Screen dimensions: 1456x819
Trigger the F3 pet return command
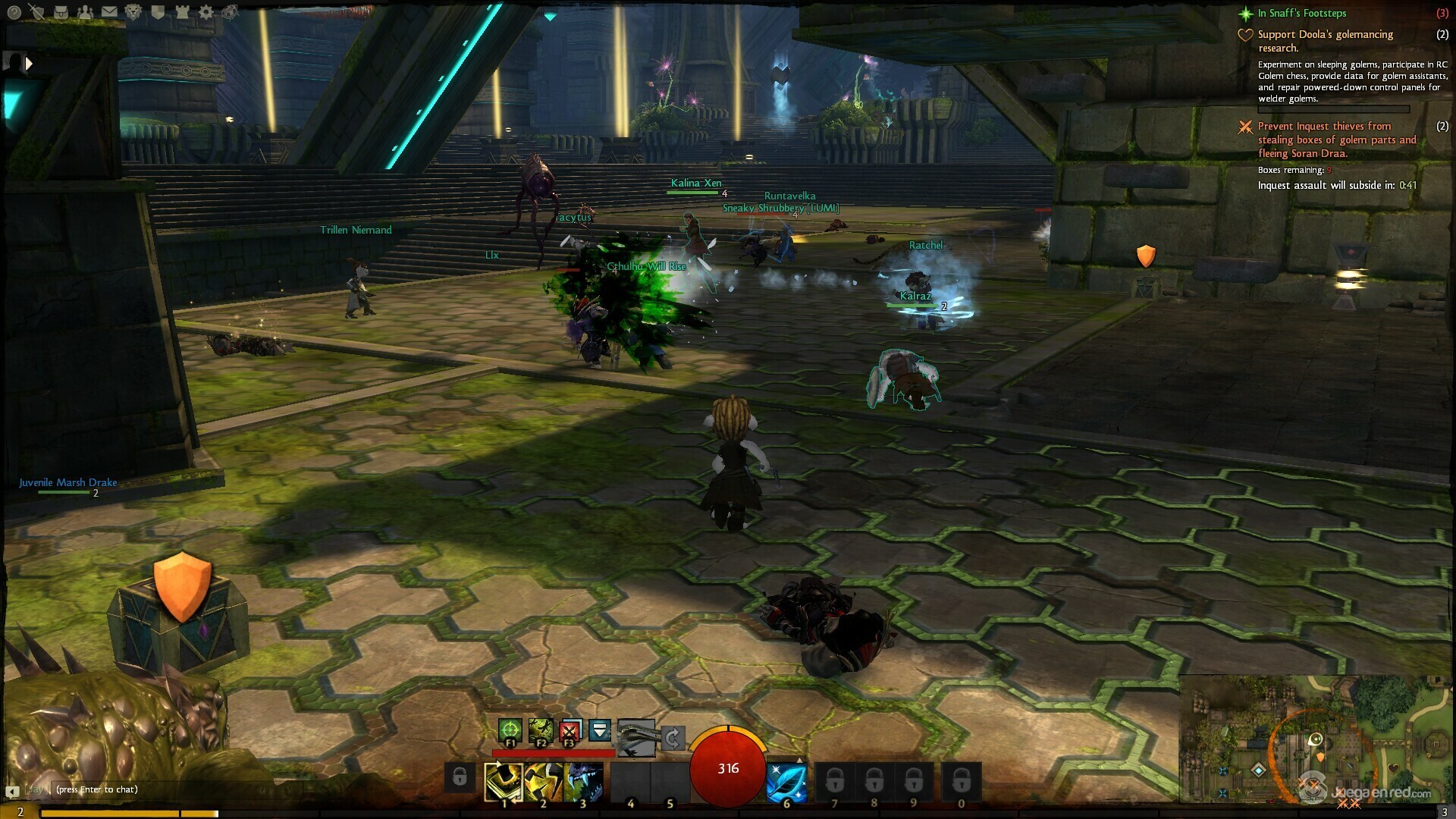click(x=570, y=731)
